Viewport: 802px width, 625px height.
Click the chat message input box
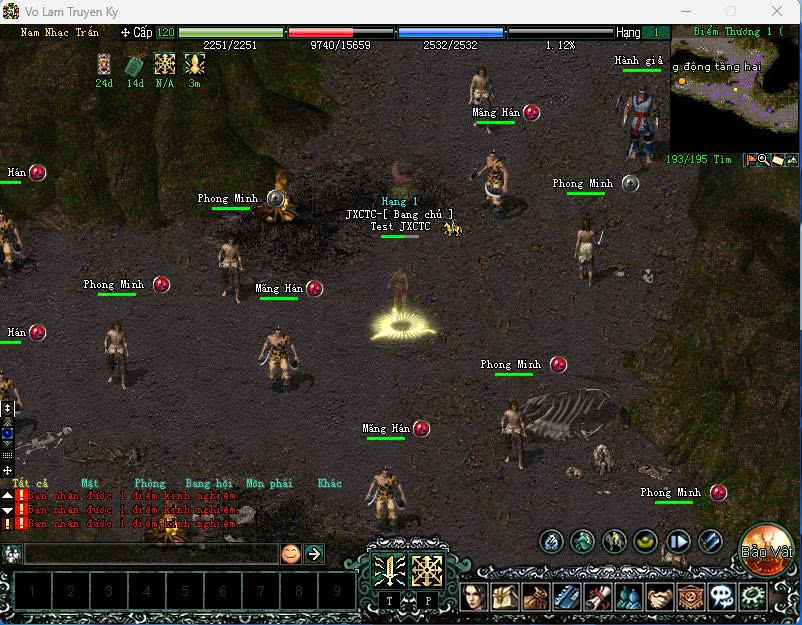point(150,553)
